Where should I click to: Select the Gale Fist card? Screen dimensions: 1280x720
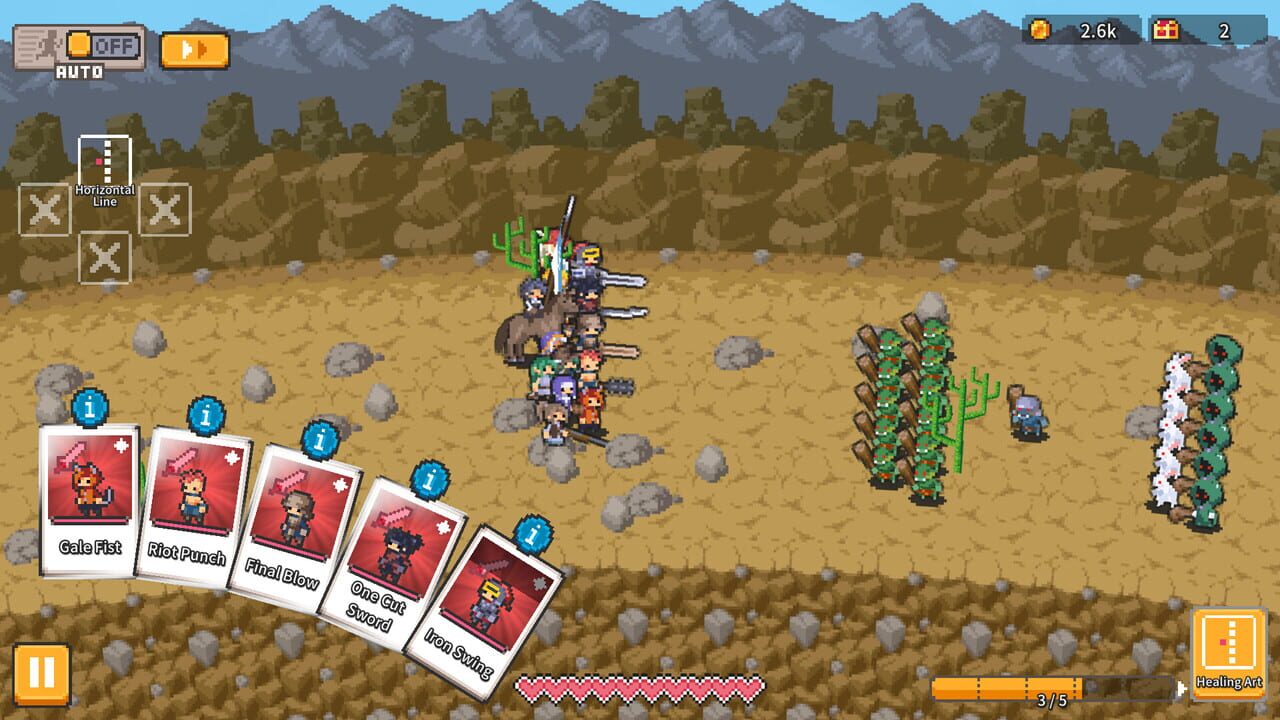(x=88, y=500)
